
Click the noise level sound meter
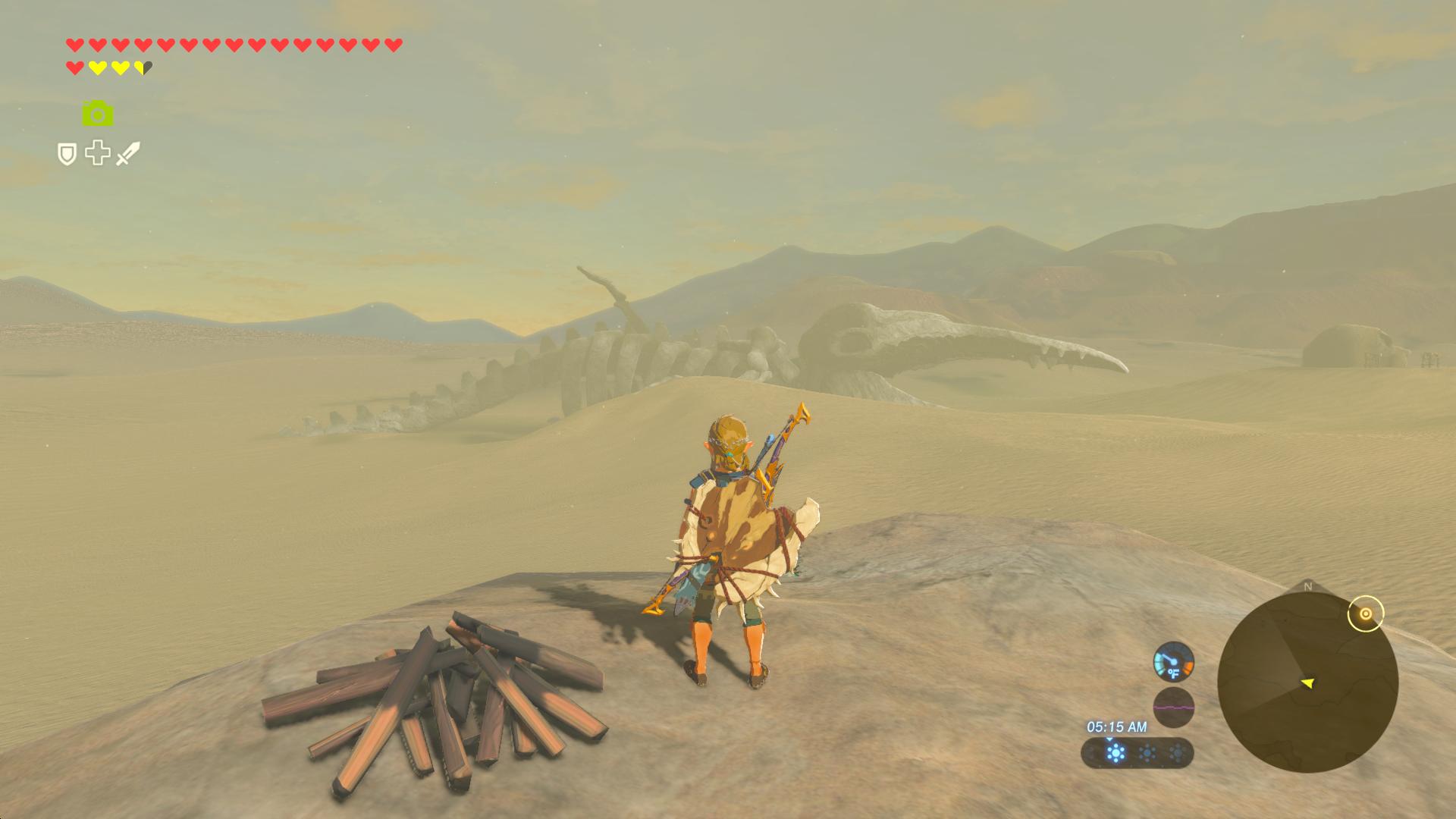point(1173,708)
